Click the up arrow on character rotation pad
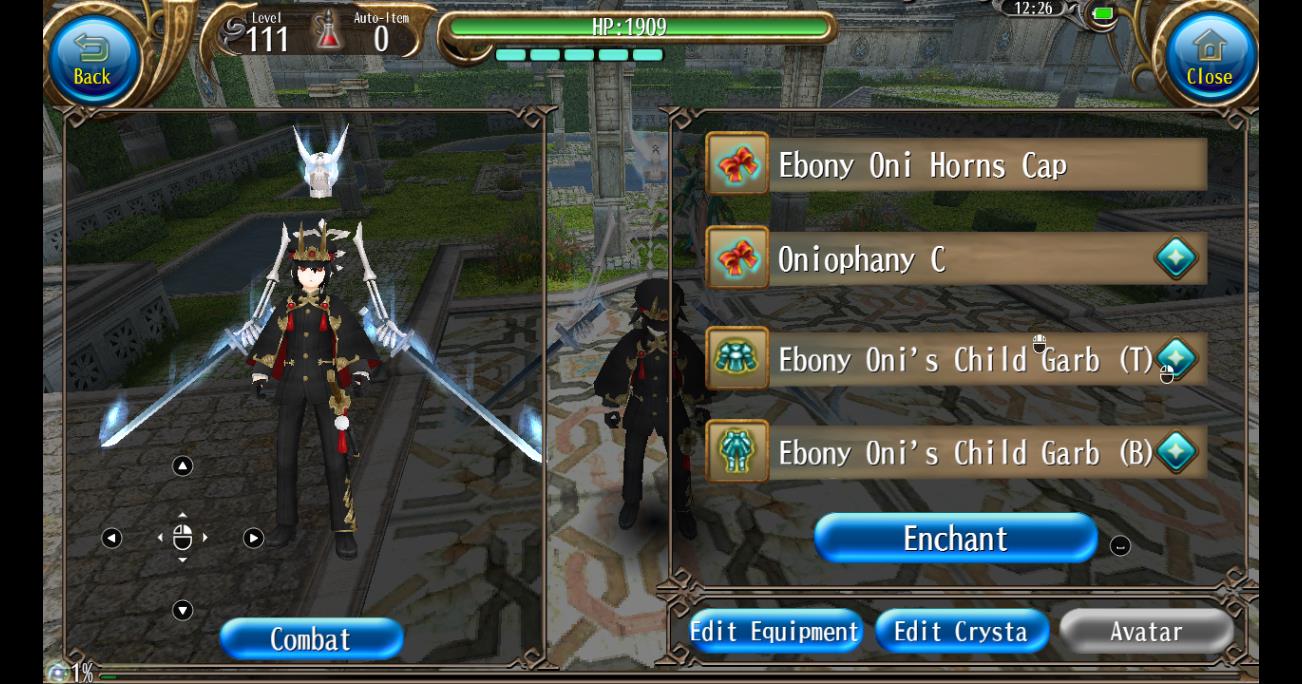The height and width of the screenshot is (684, 1302). tap(182, 466)
